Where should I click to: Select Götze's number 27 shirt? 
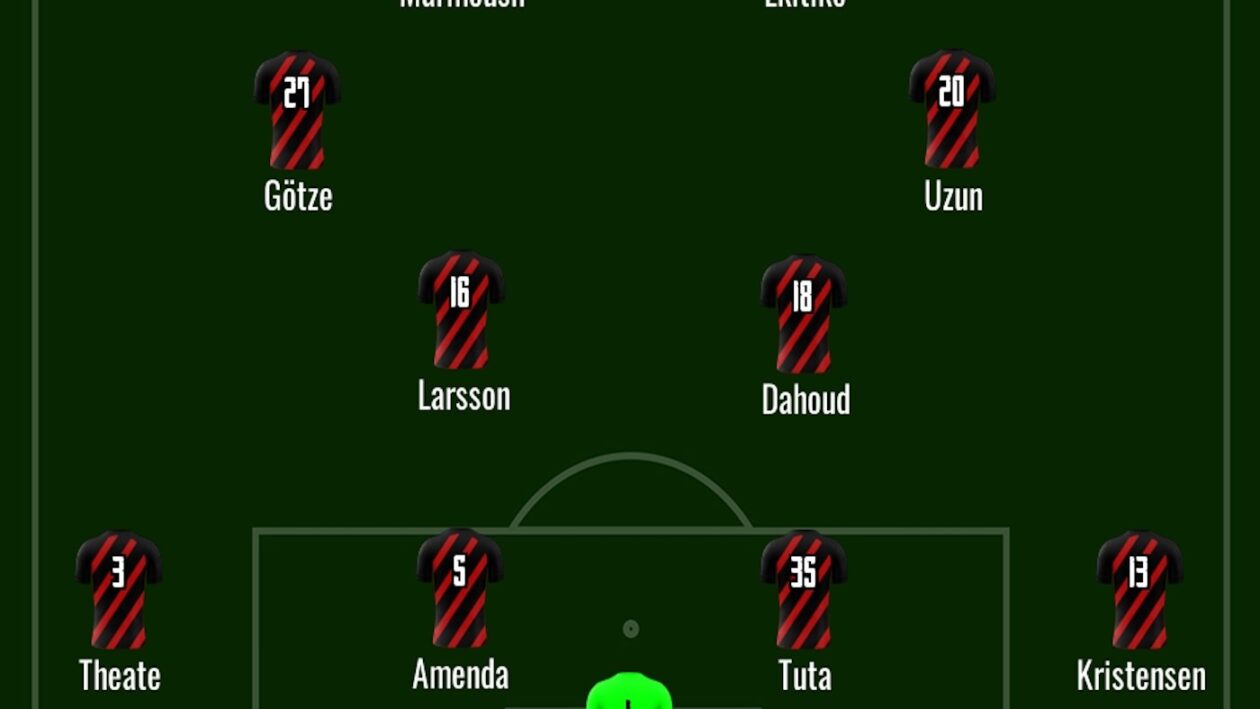click(x=297, y=110)
